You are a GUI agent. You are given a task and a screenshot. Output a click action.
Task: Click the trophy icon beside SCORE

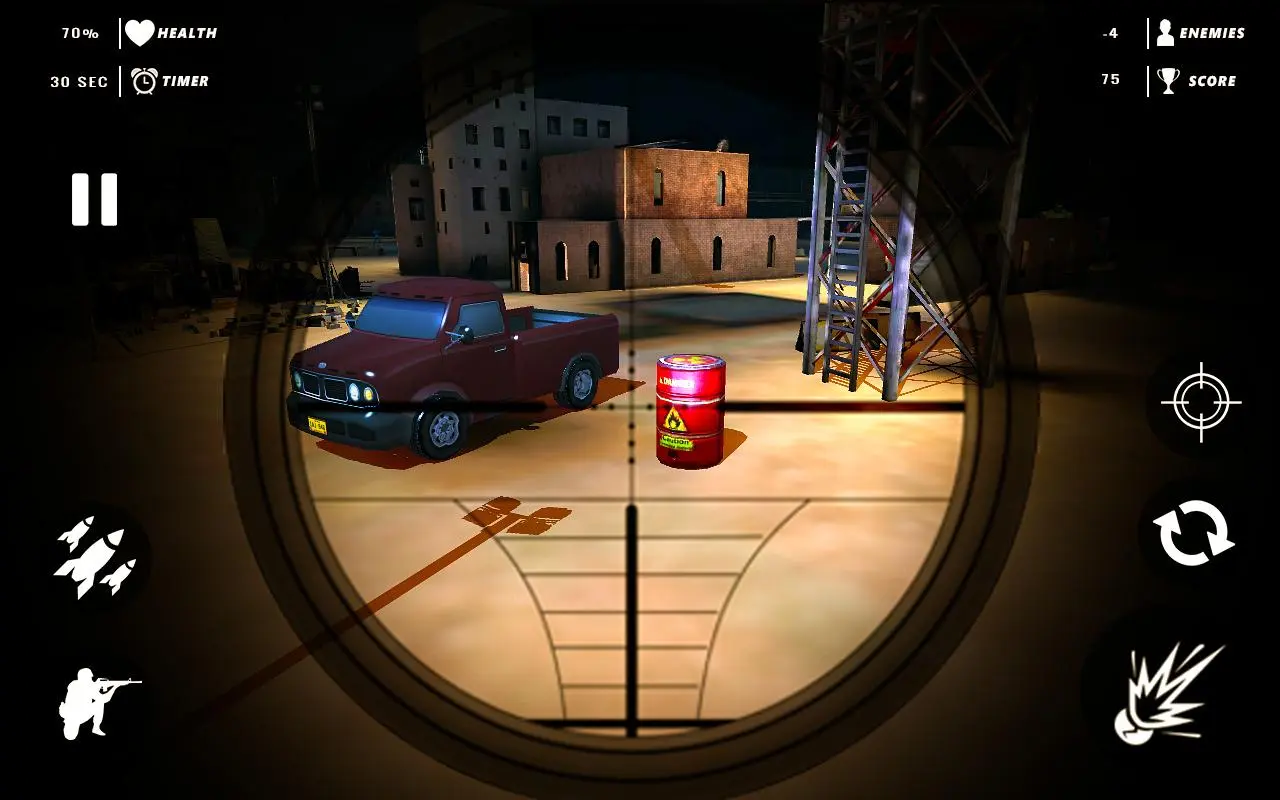tap(1167, 80)
